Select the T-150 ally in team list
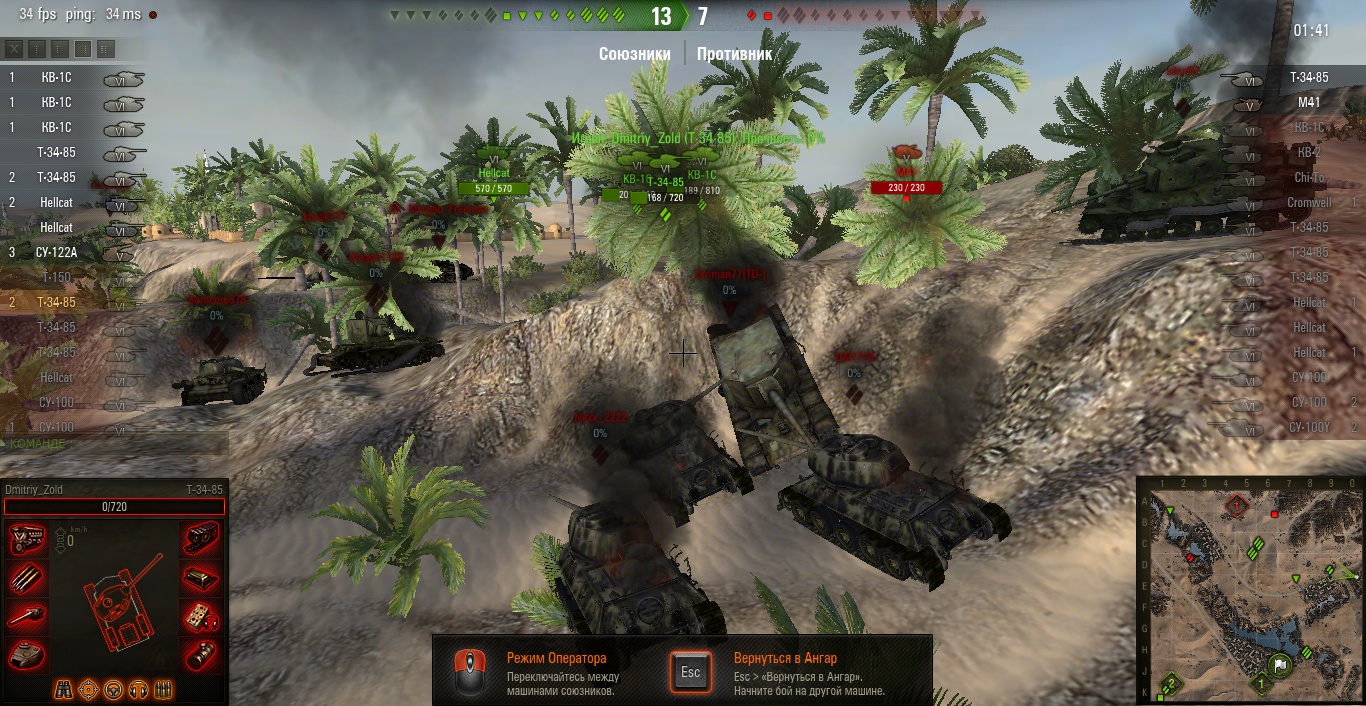The height and width of the screenshot is (706, 1366). pos(58,277)
